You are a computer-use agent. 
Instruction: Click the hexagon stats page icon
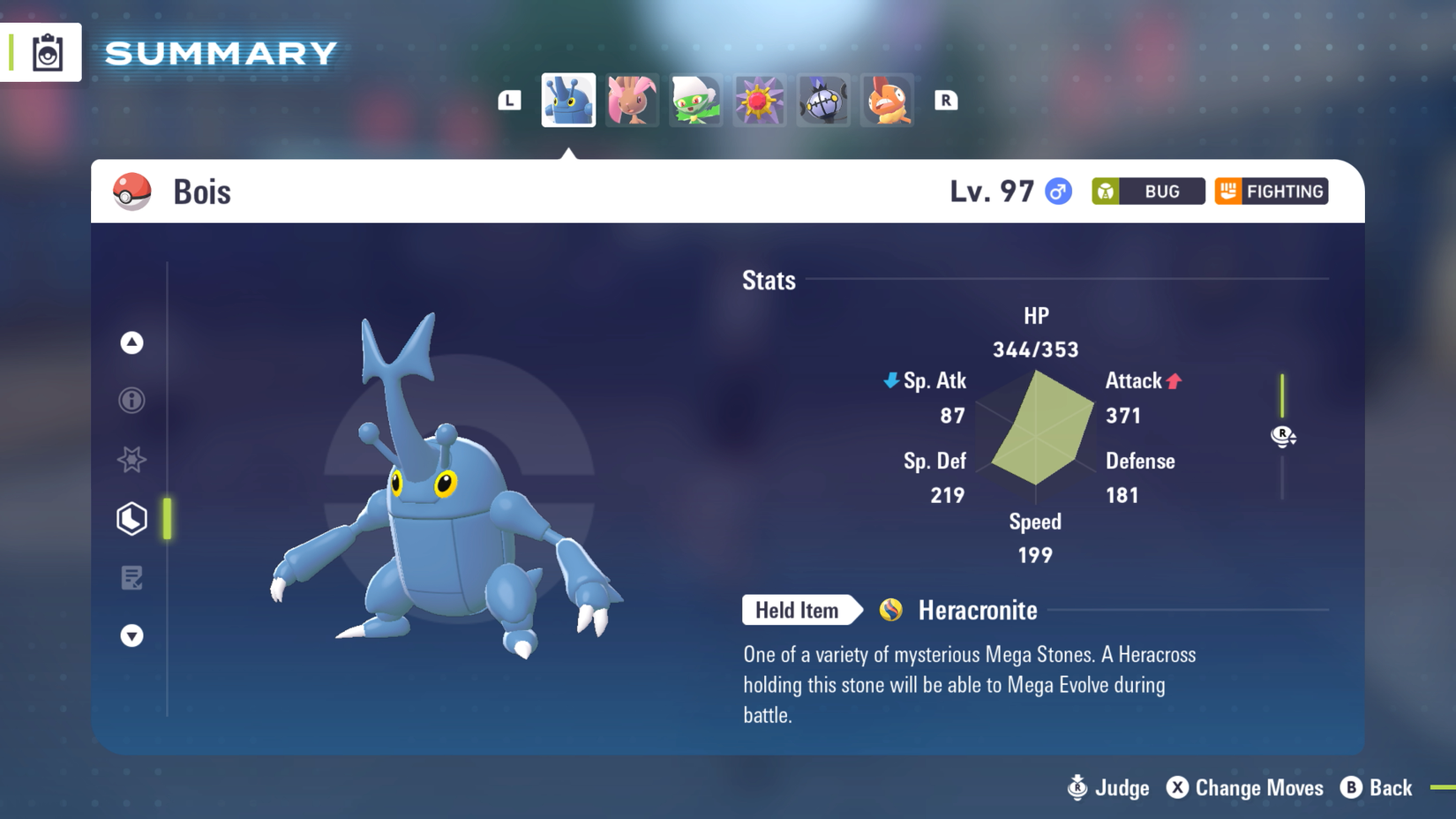(x=131, y=518)
